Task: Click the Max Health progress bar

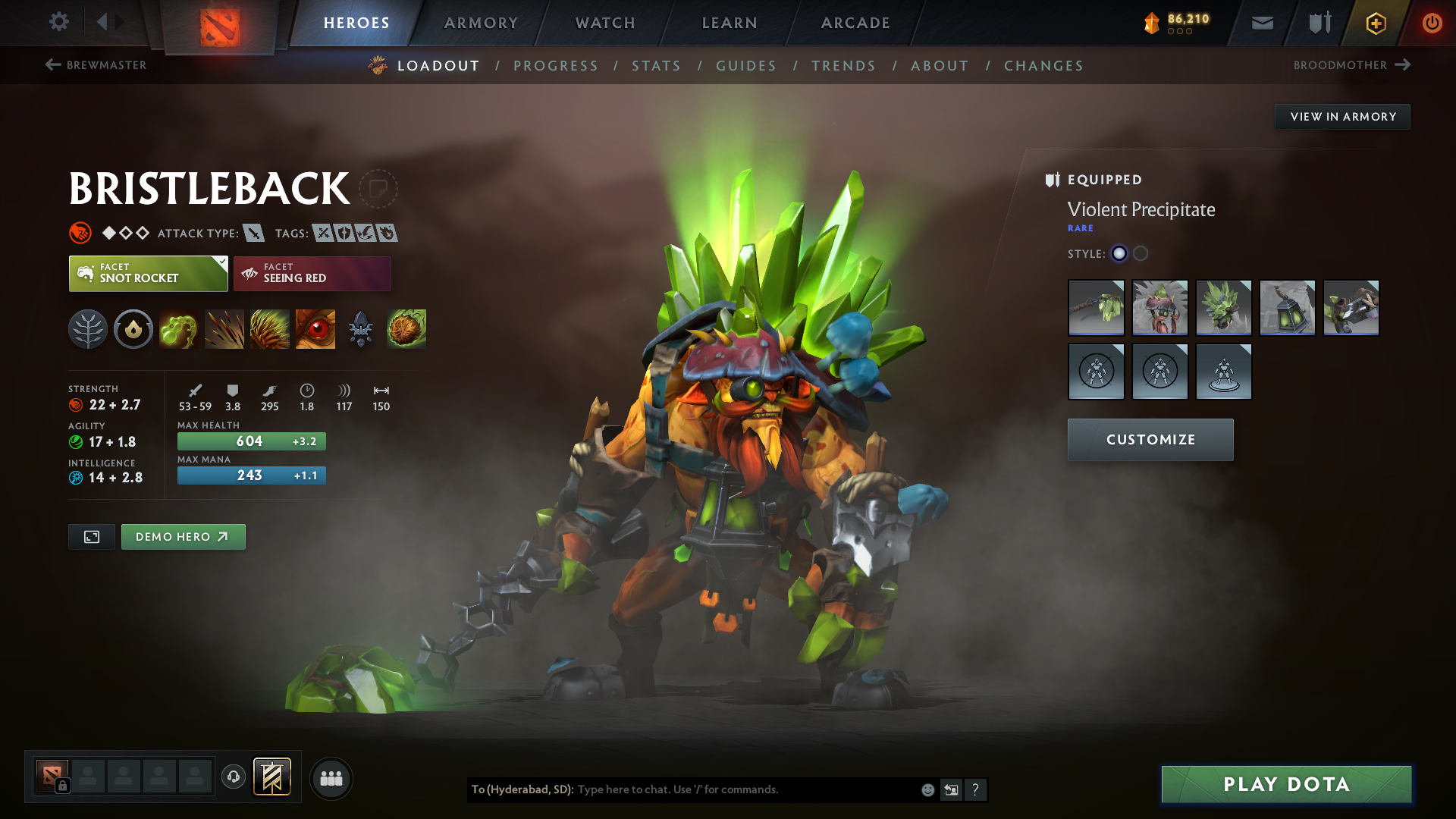Action: pos(251,441)
